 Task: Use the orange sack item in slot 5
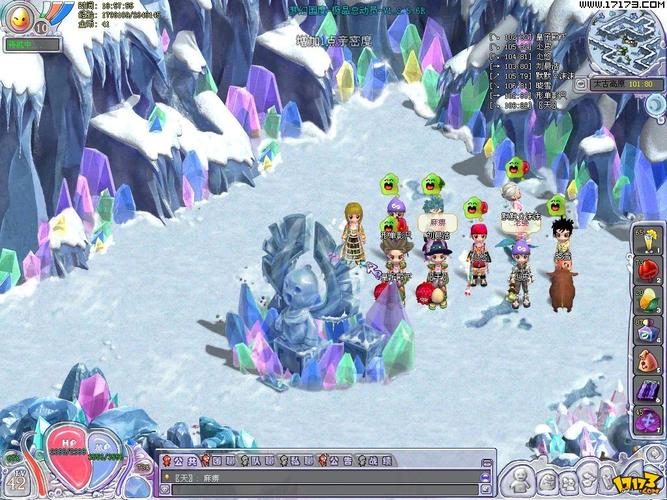647,360
